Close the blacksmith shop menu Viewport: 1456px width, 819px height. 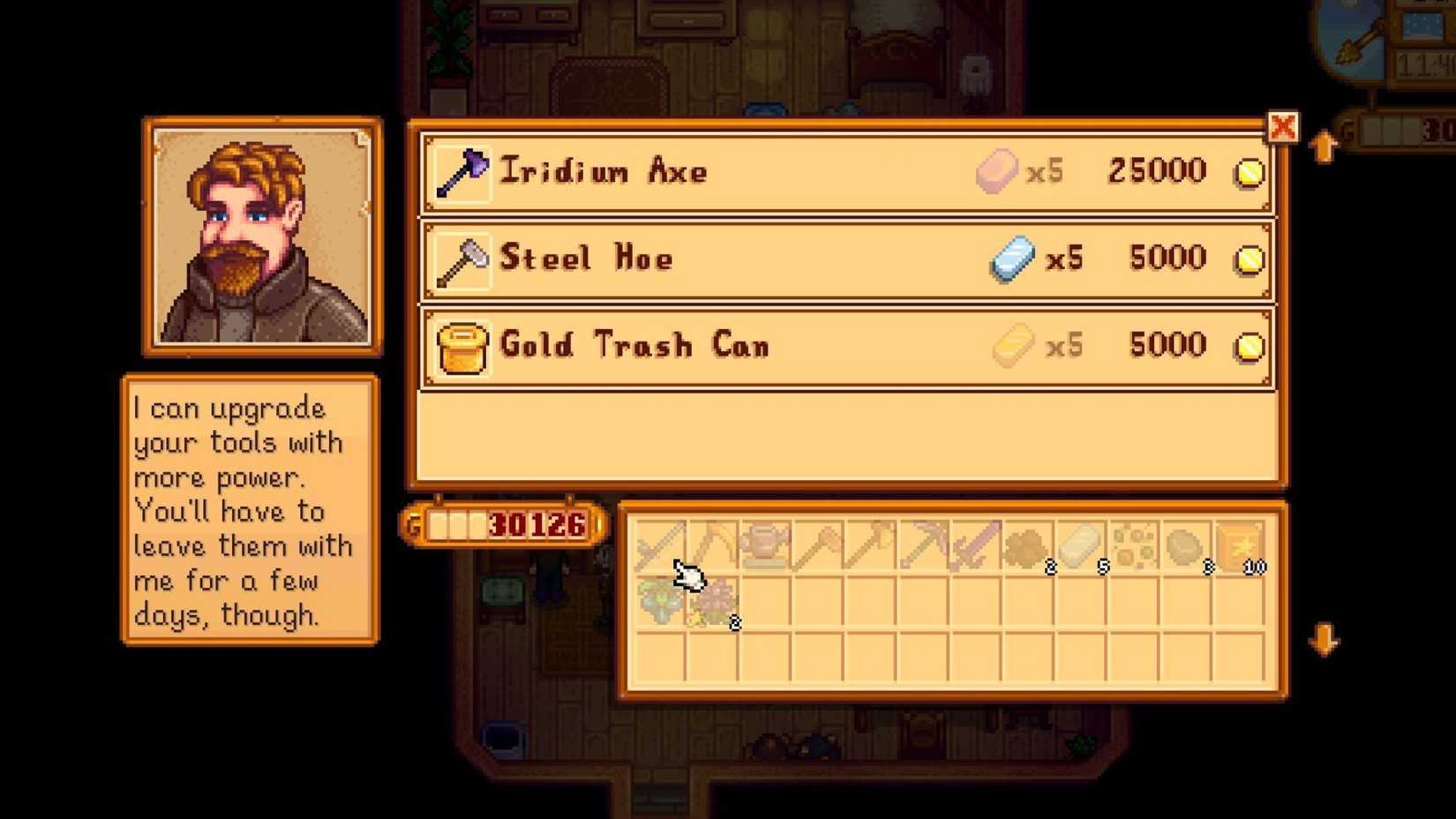click(x=1284, y=127)
